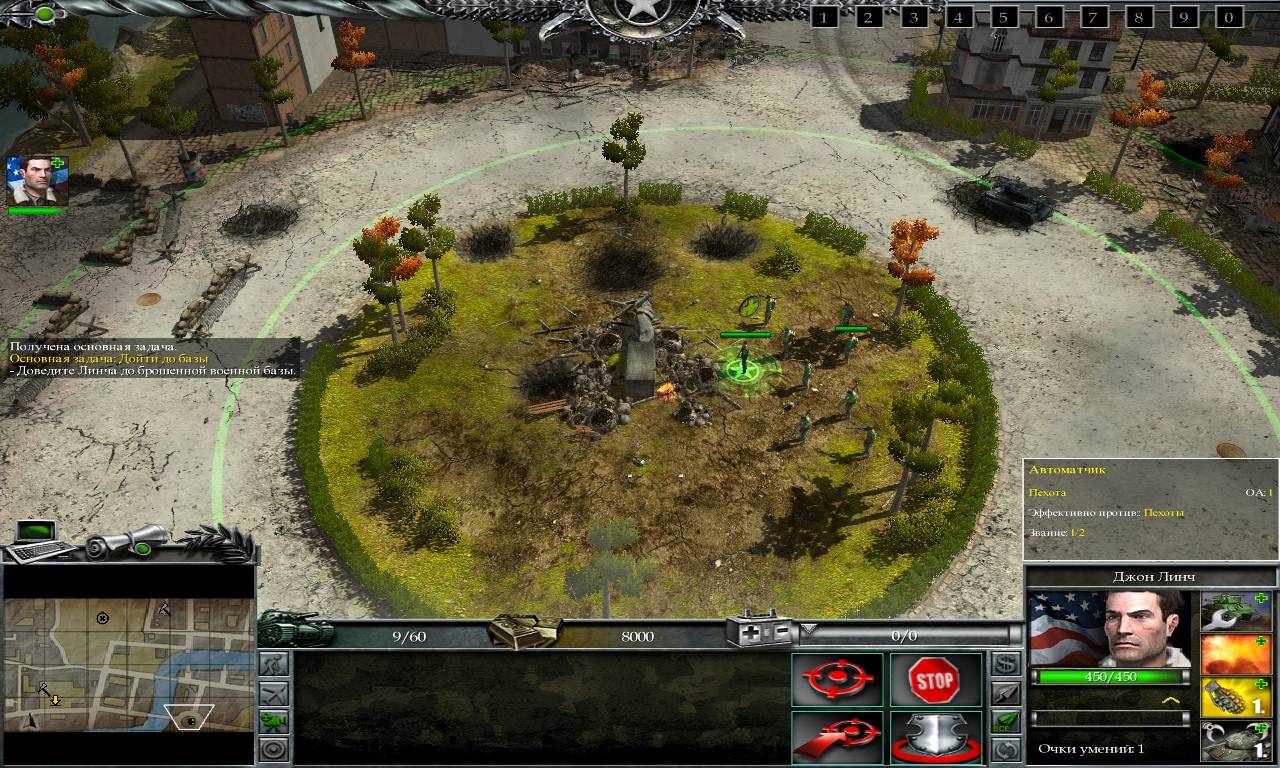Select John Lynch's hero portrait at top-left

(x=37, y=181)
